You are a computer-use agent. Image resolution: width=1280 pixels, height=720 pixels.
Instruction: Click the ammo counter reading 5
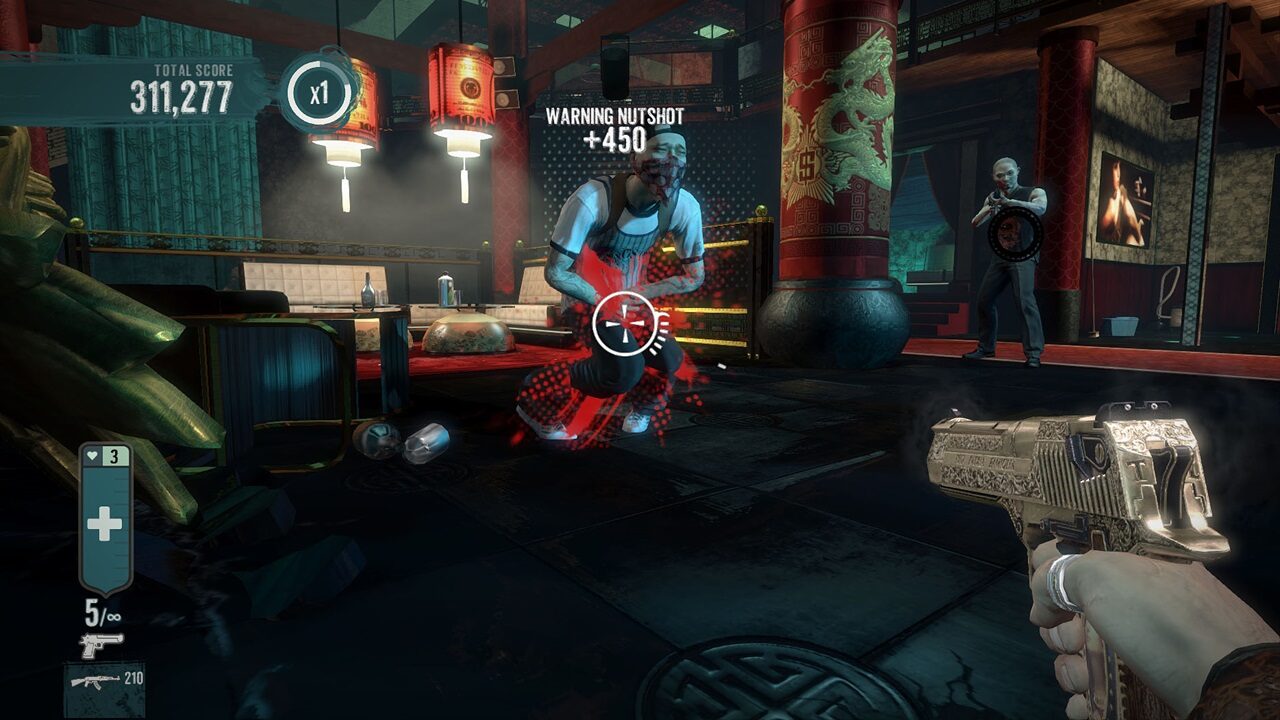90,610
